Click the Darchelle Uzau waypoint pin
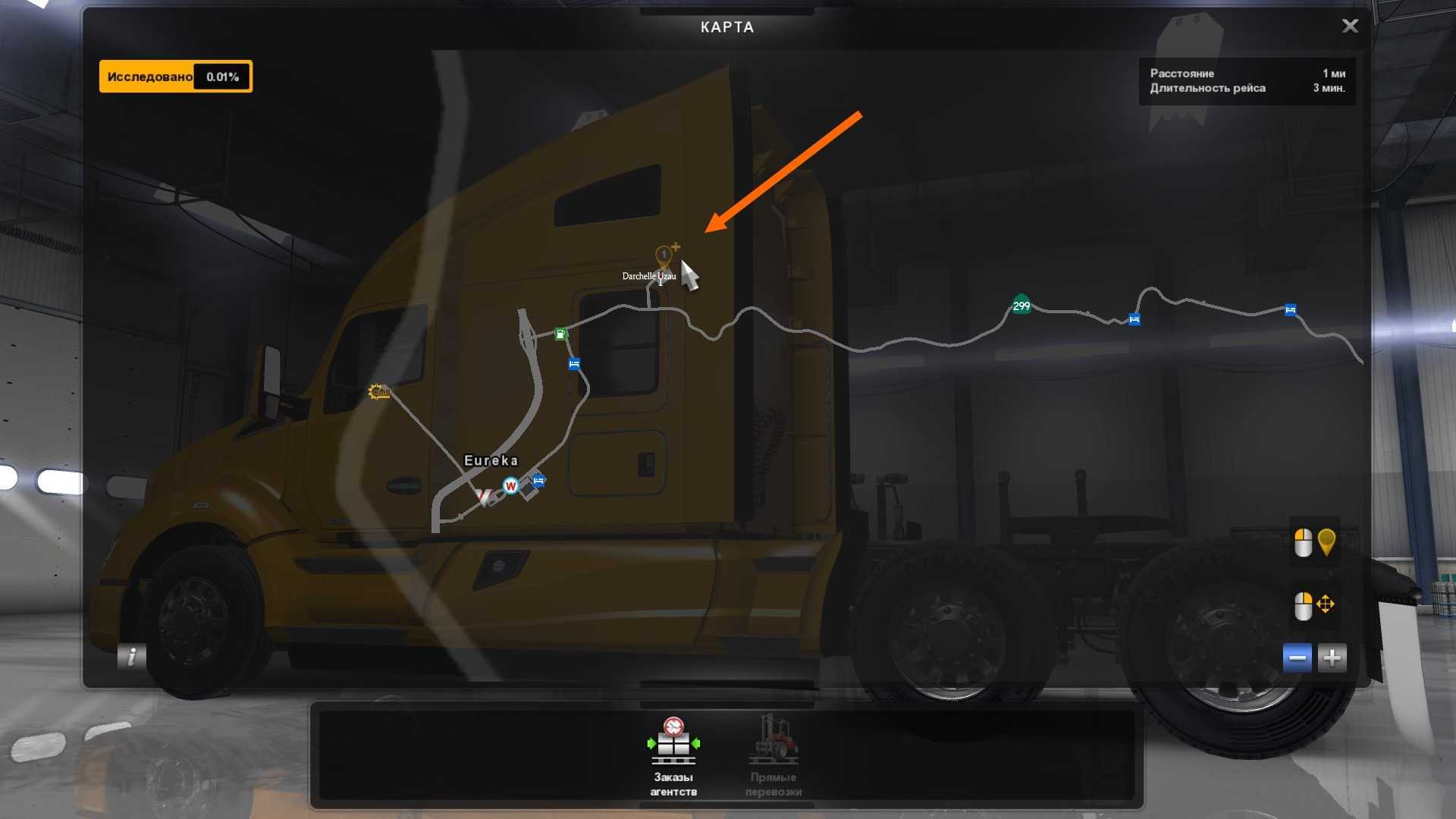Viewport: 1456px width, 819px height. coord(664,256)
